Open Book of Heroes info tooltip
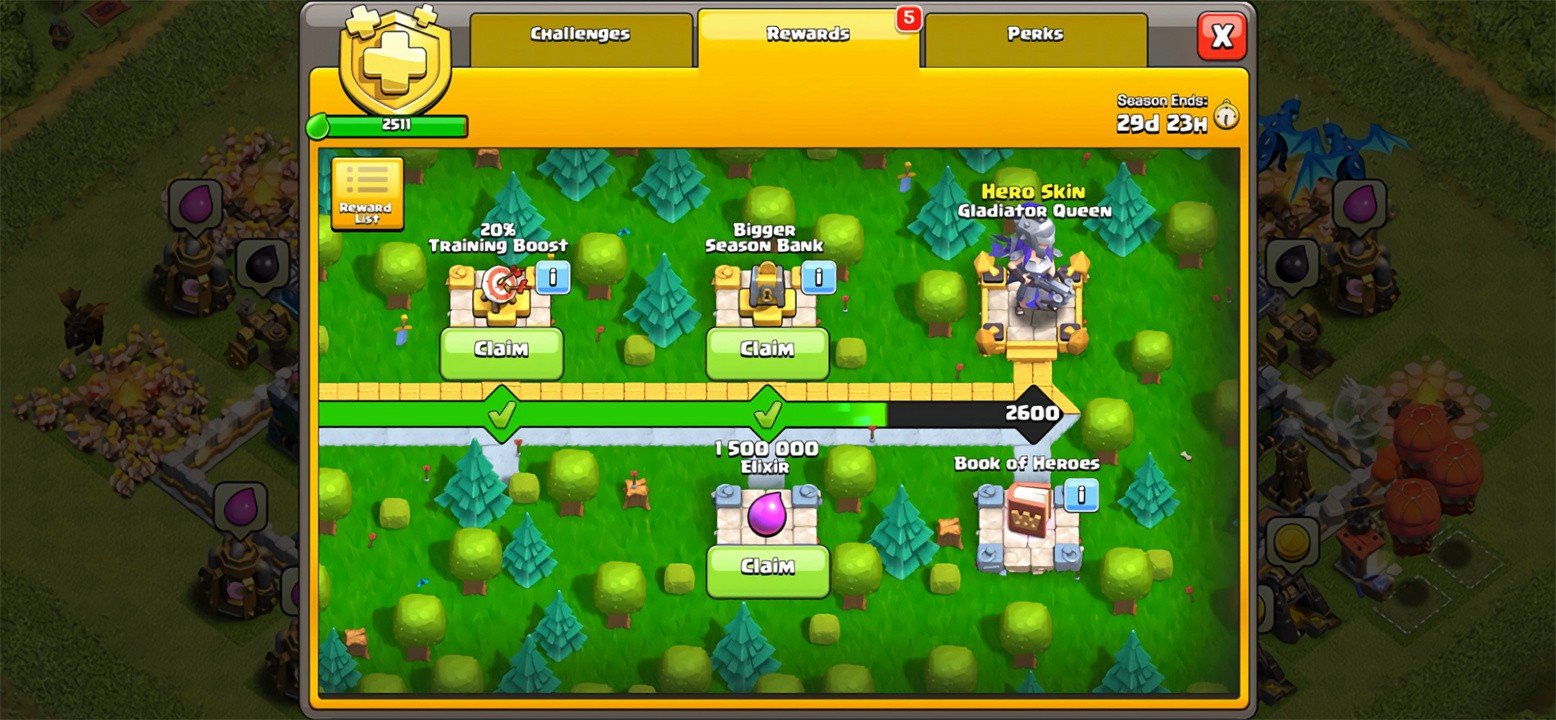The height and width of the screenshot is (720, 1556). coord(1079,493)
